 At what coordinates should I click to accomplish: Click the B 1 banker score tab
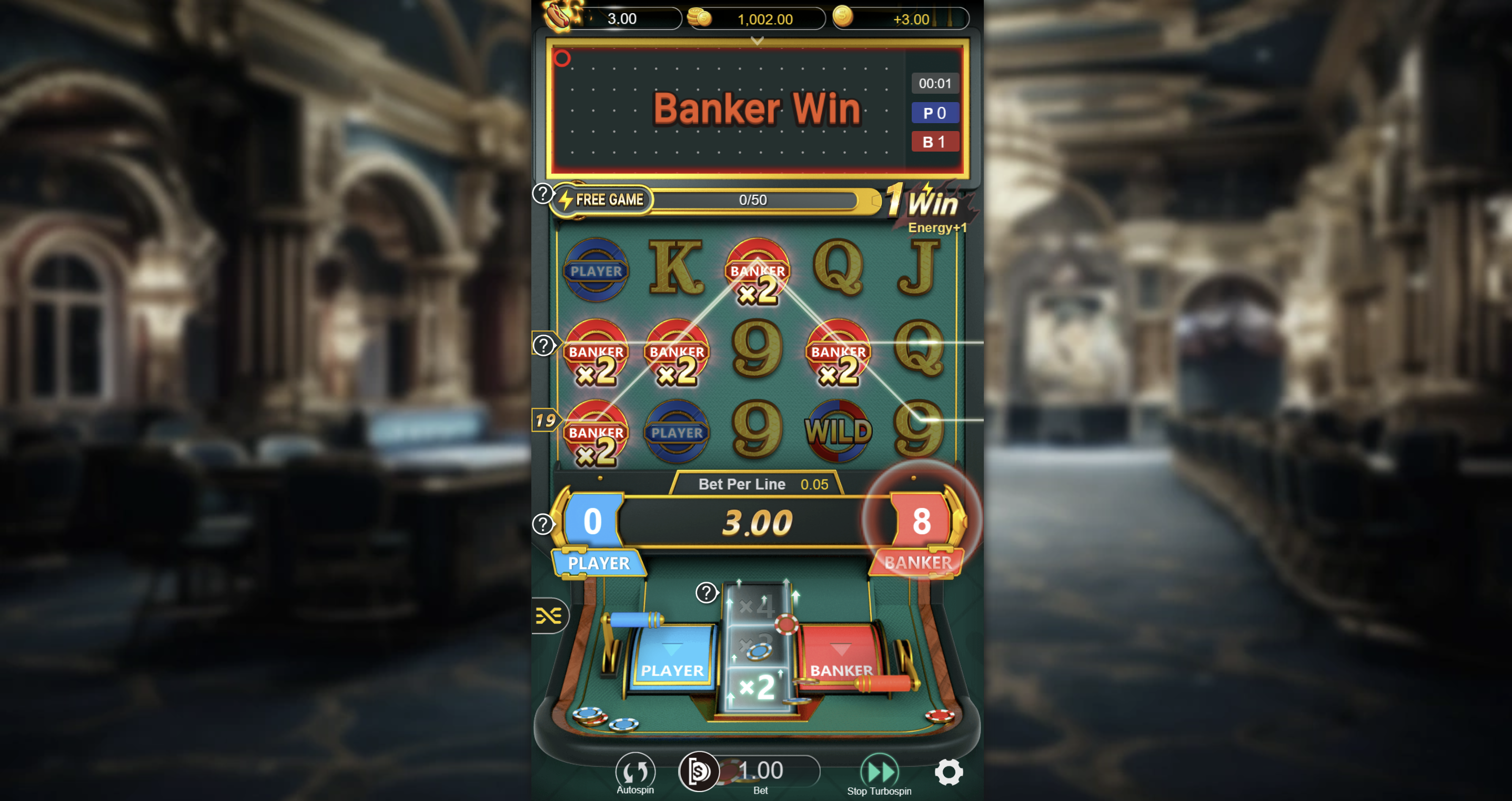pos(935,142)
